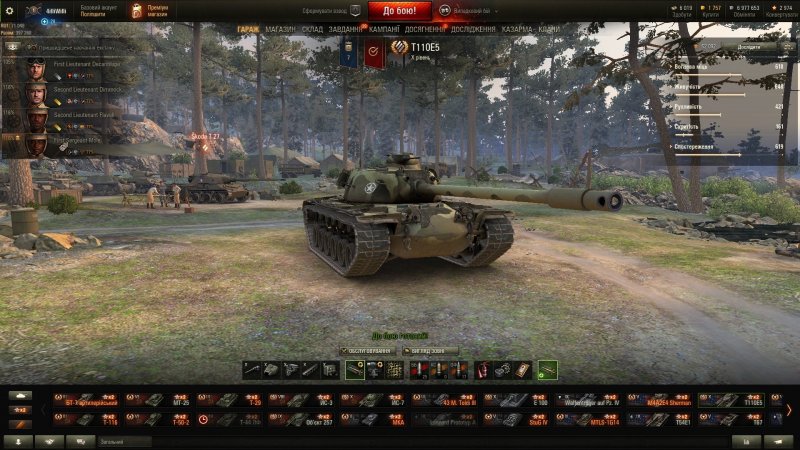Switch to the КАЗАРМА barracks tab

516,30
